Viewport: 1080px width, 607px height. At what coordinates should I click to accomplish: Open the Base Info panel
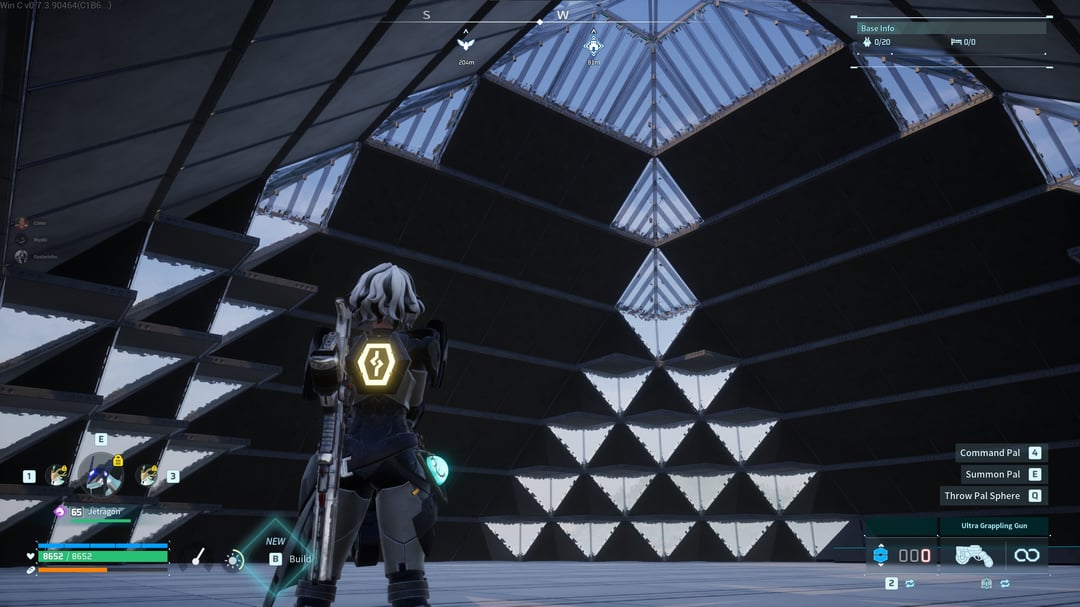[950, 29]
